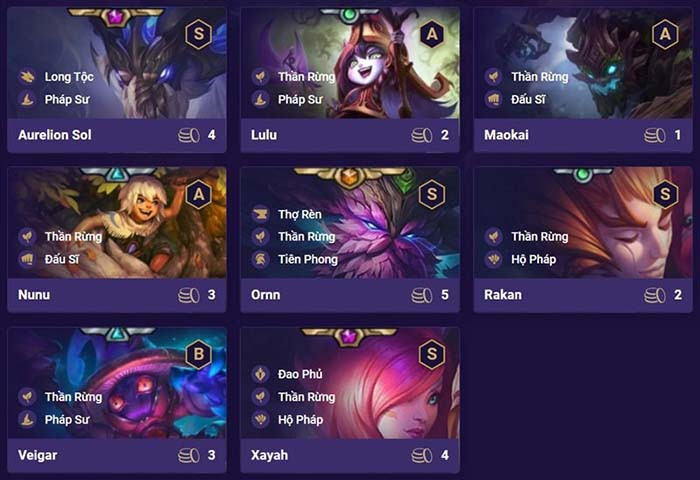Click the S tier badge on Ornn

point(431,194)
